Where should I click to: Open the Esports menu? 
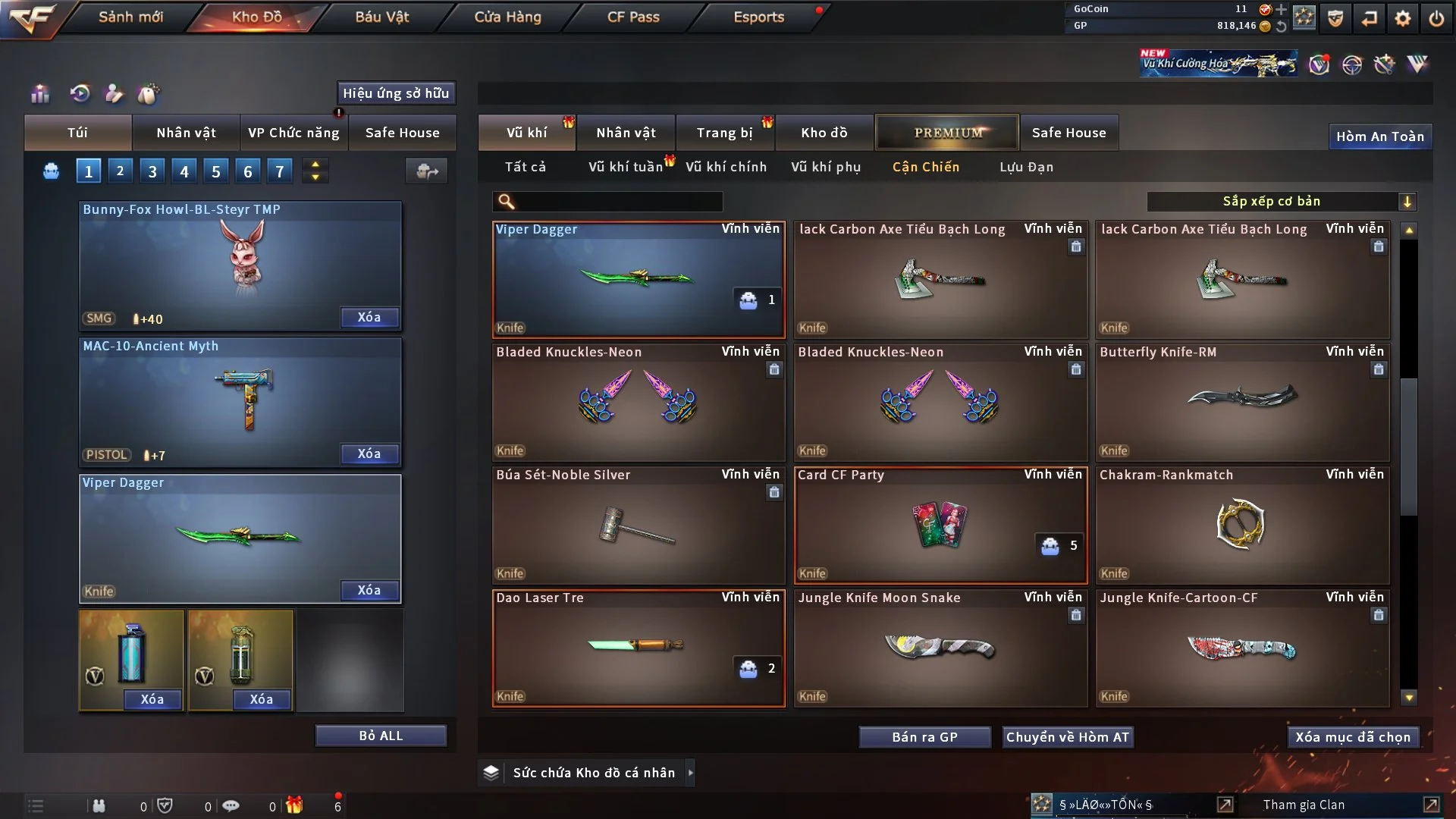pyautogui.click(x=758, y=17)
